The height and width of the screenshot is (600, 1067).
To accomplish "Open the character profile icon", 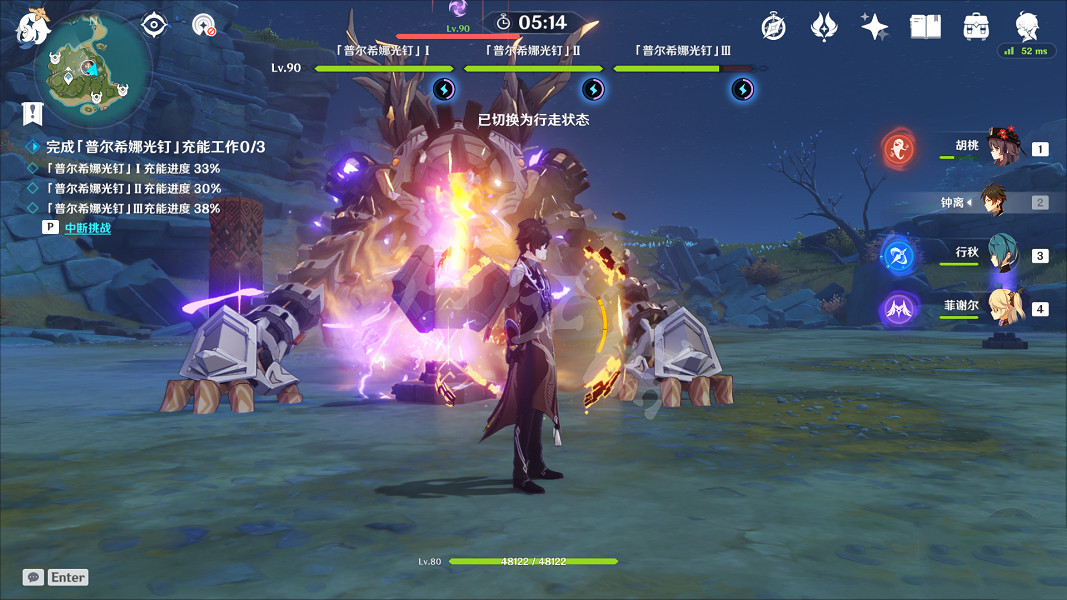I will click(1027, 25).
